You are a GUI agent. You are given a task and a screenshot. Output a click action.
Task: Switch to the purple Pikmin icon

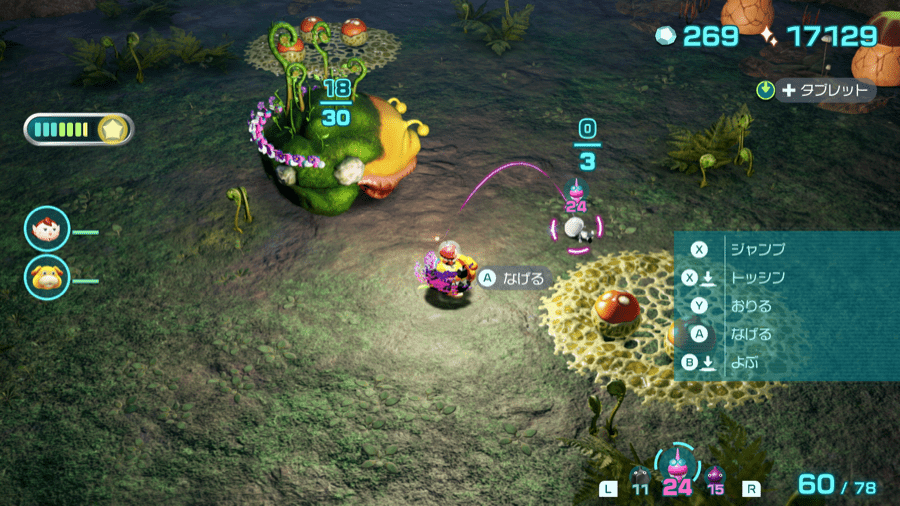click(715, 476)
